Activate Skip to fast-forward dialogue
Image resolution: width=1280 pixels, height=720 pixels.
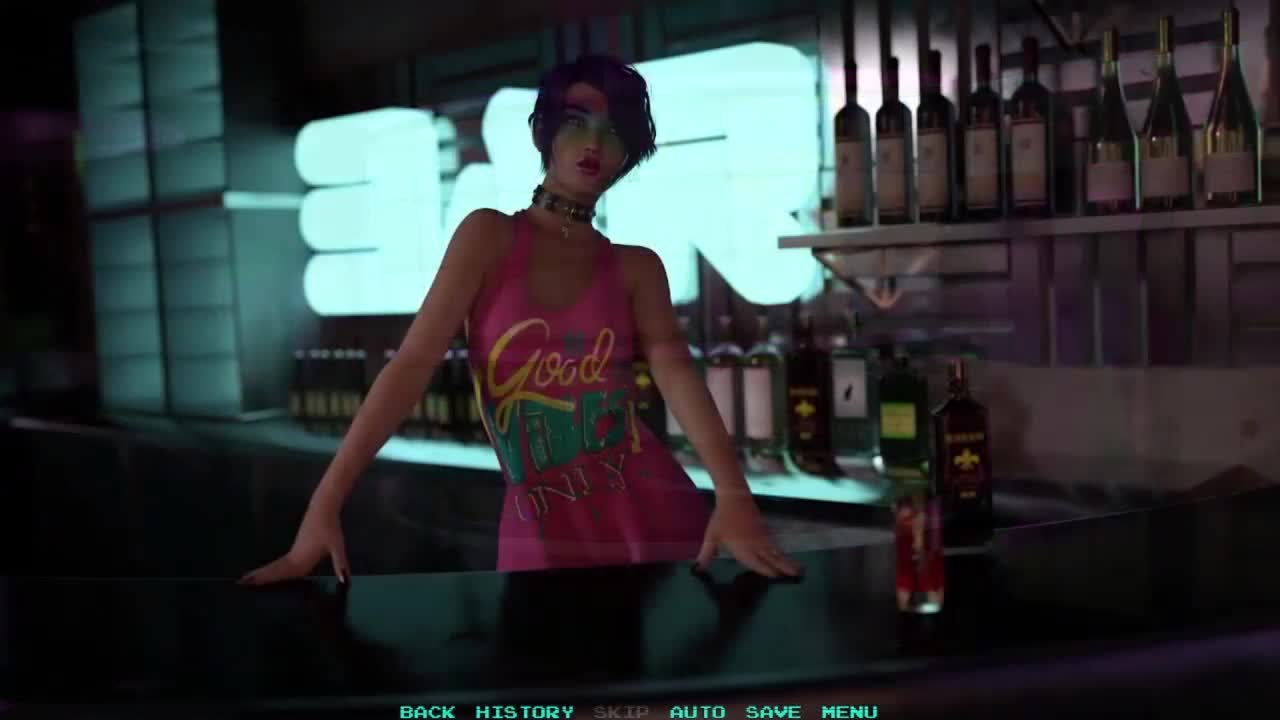coord(621,712)
